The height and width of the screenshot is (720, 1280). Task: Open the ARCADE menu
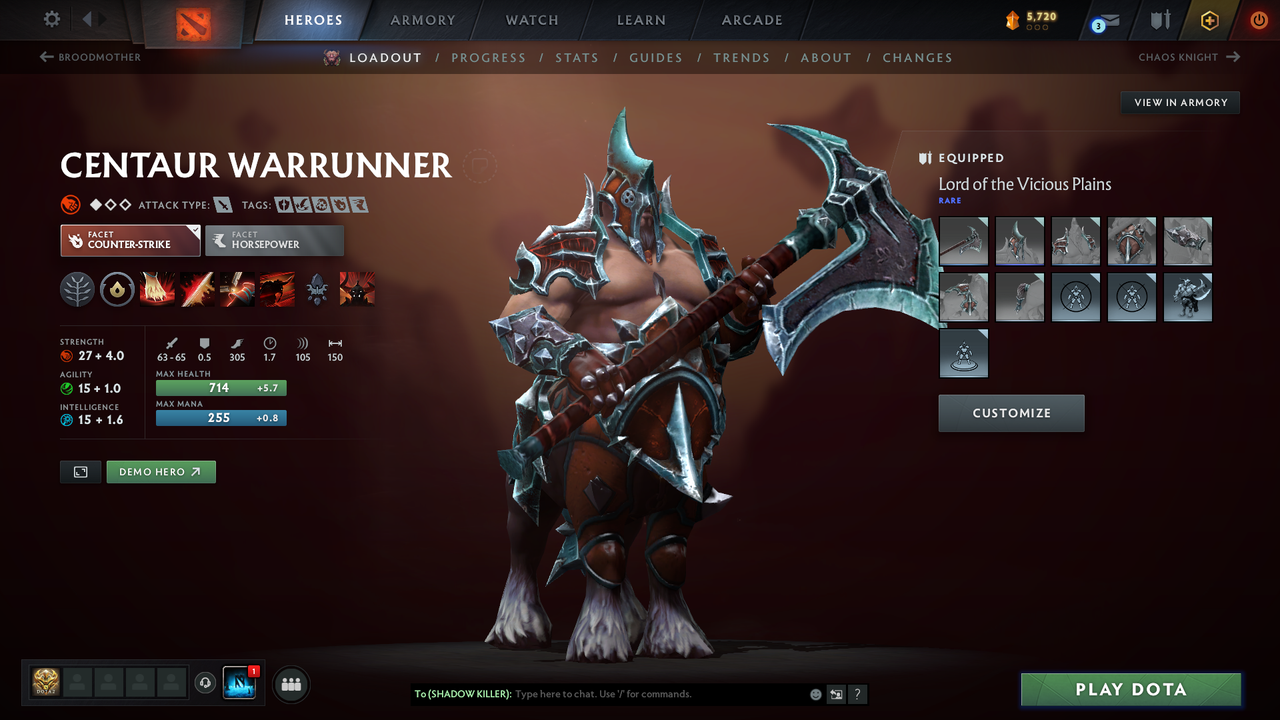(x=751, y=19)
